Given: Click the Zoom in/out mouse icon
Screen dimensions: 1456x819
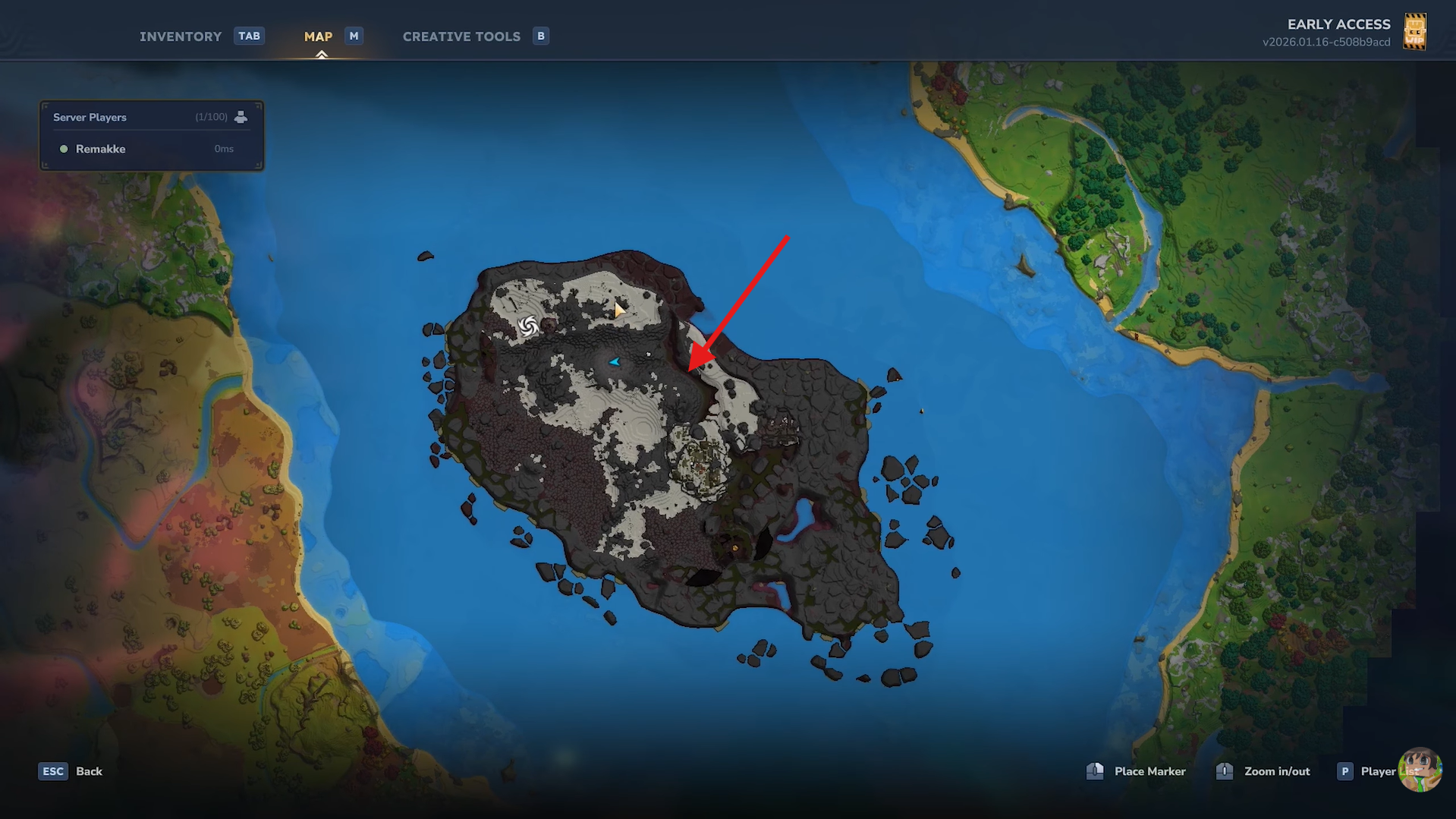Looking at the screenshot, I should pos(1224,770).
